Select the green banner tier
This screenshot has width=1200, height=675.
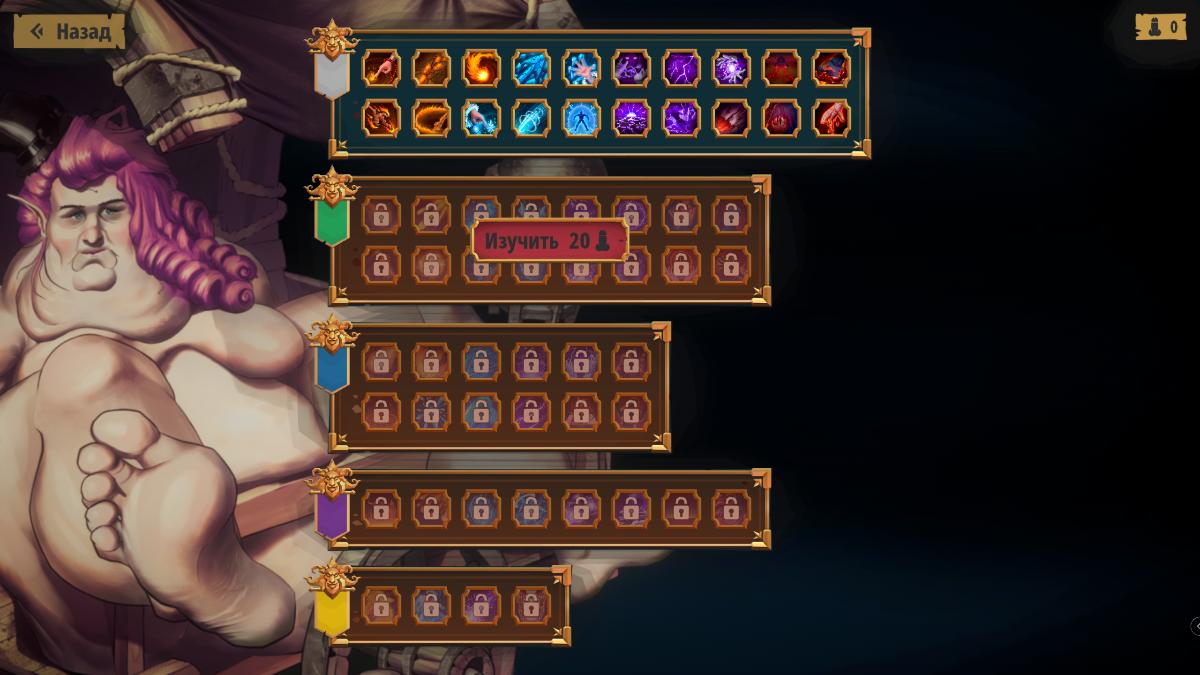331,221
